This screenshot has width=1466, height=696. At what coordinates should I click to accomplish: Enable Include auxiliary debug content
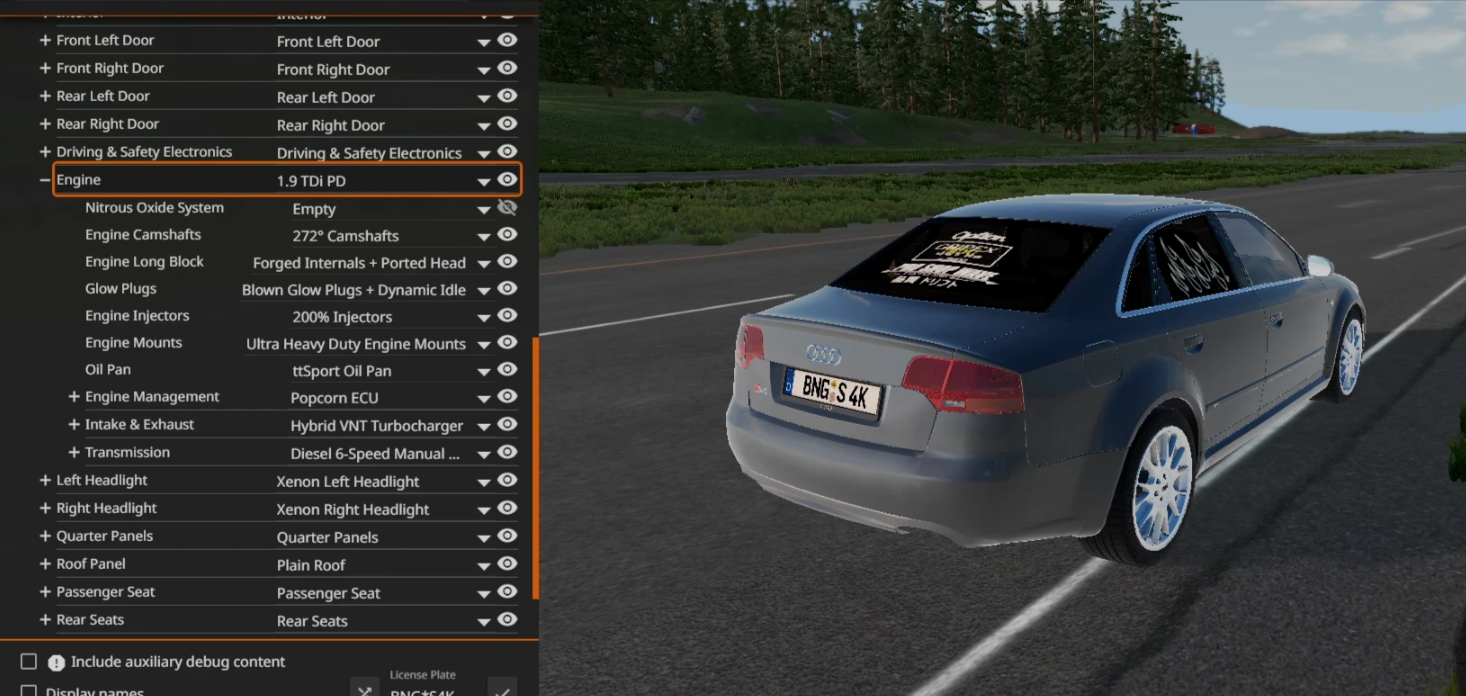(29, 662)
